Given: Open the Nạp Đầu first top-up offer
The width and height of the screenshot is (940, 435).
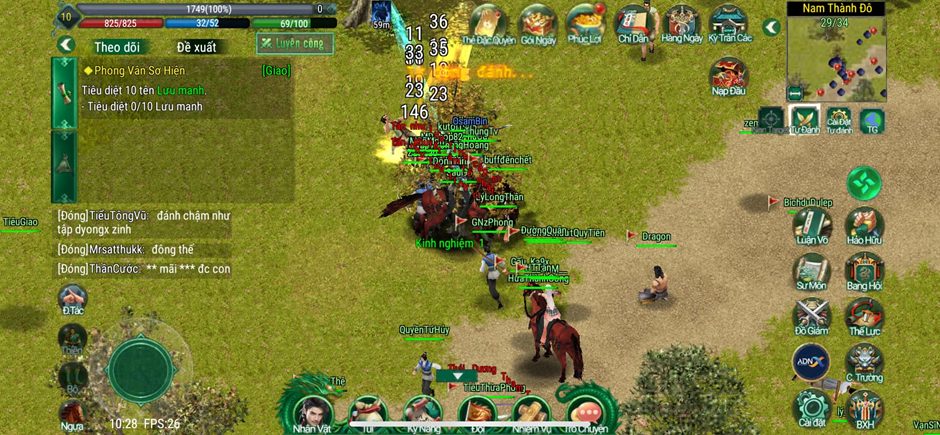Looking at the screenshot, I should click(x=729, y=75).
